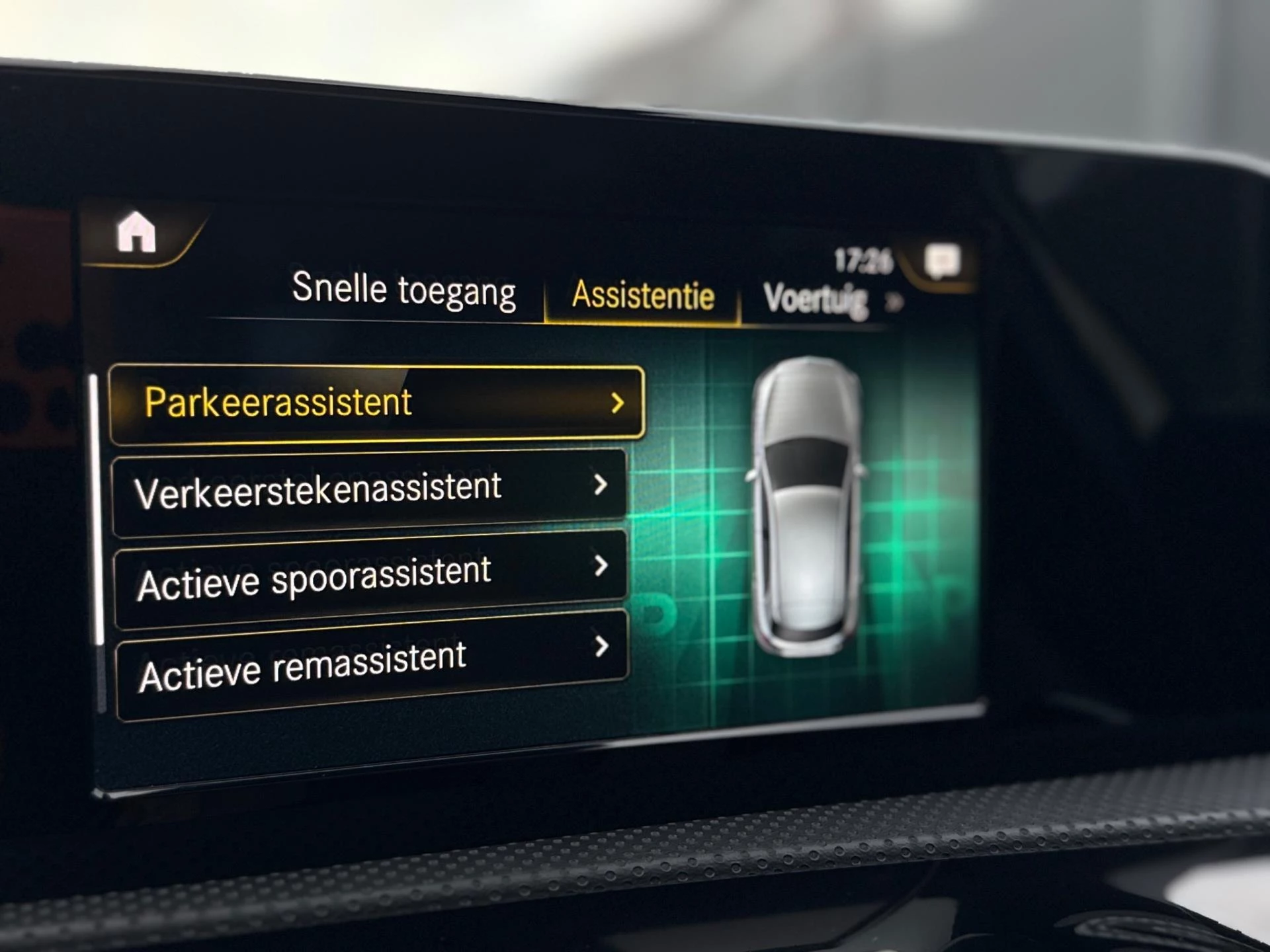Switch to the Snelle toegang tab
The height and width of the screenshot is (952, 1270).
403,290
